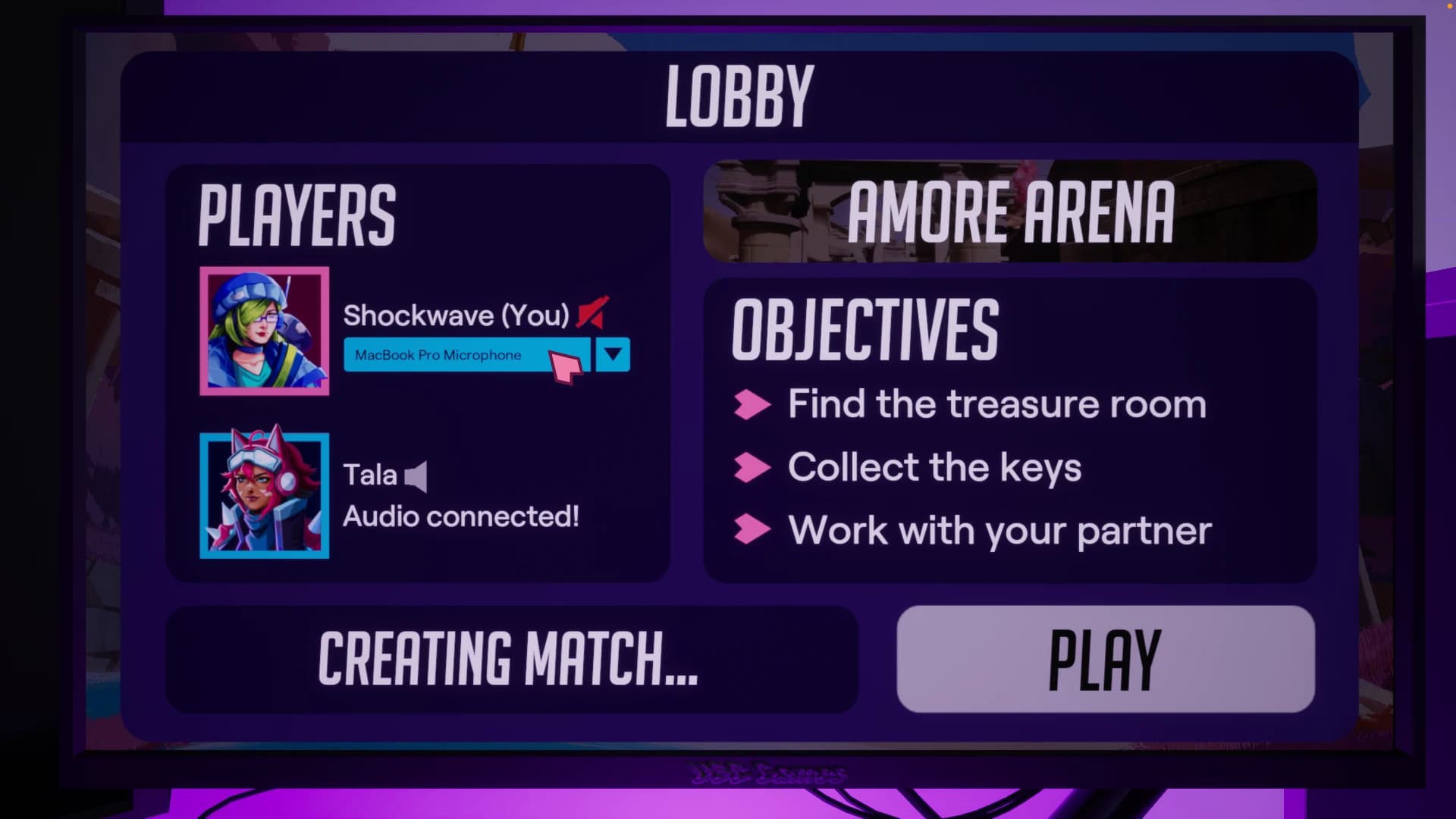The height and width of the screenshot is (819, 1456).
Task: Click the Lobby header title
Action: coord(736,94)
